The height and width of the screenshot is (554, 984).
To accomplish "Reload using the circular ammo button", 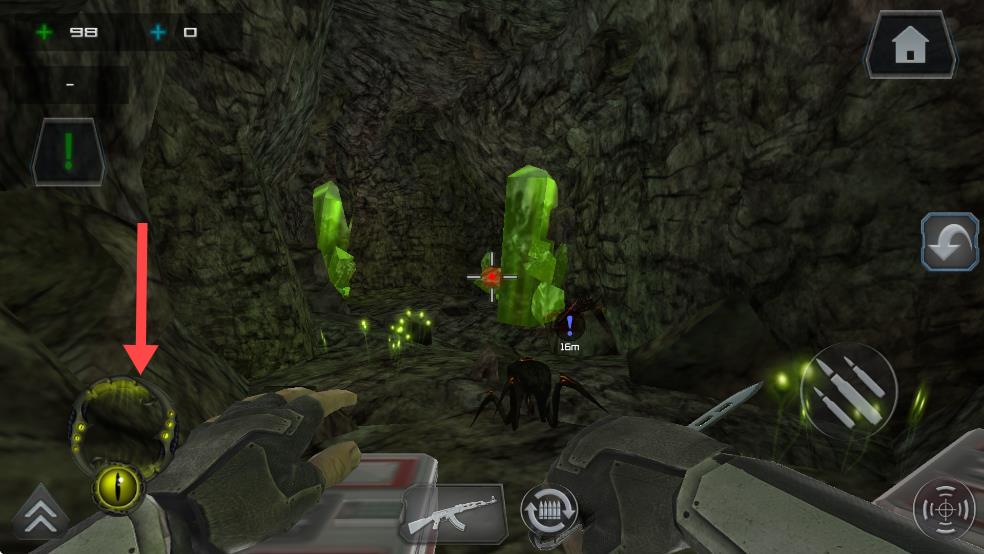I will pos(549,512).
